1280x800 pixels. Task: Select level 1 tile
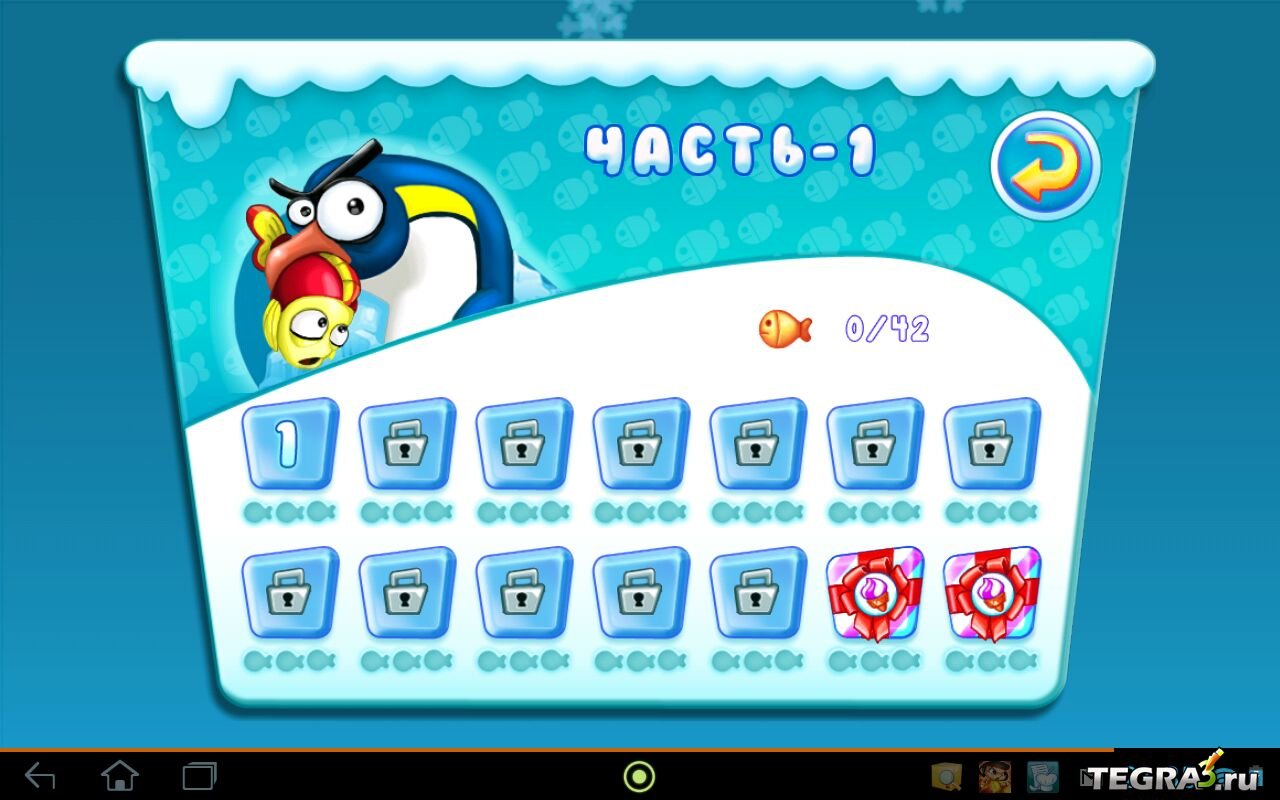[x=289, y=444]
